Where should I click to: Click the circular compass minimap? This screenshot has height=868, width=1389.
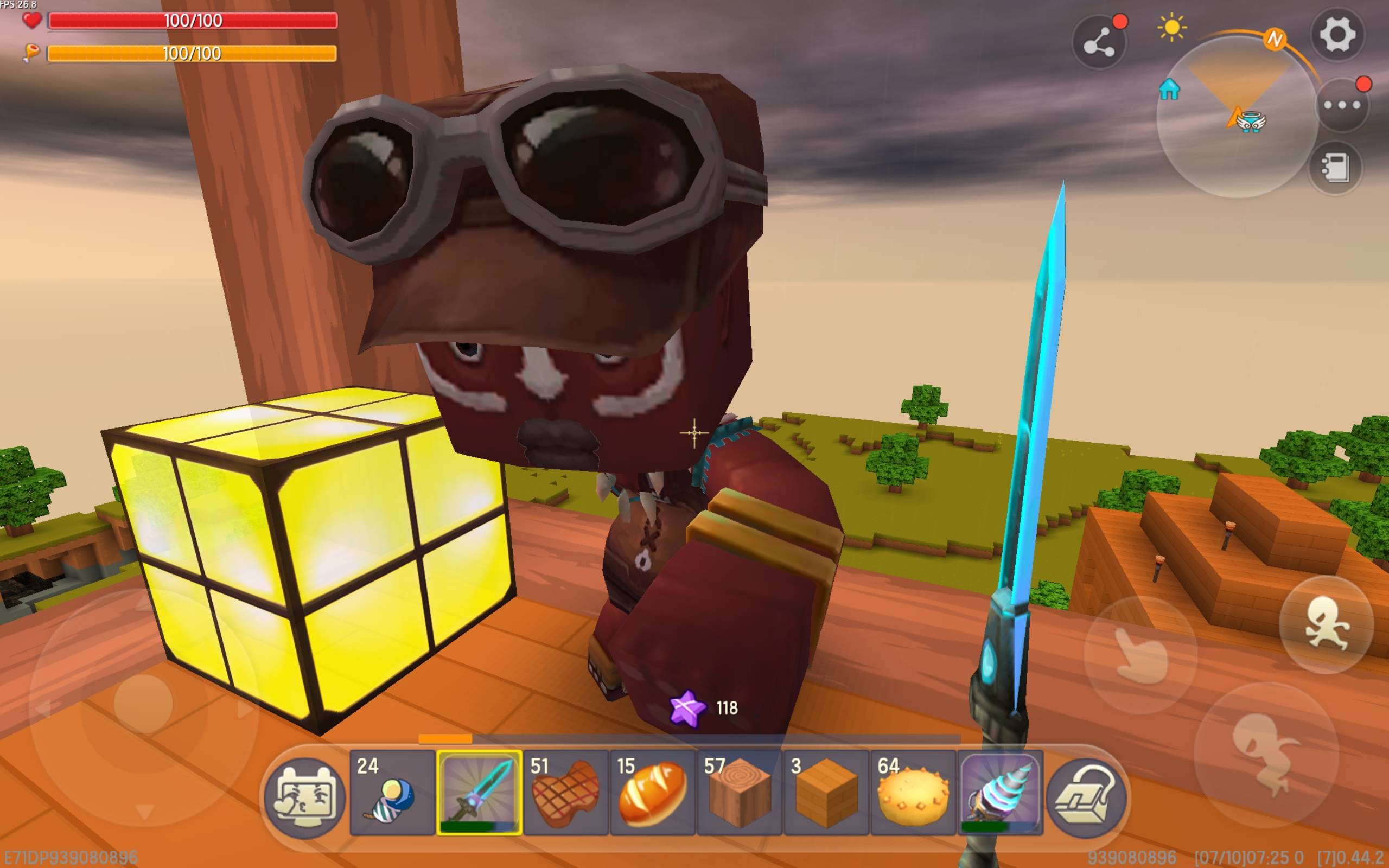coord(1237,118)
